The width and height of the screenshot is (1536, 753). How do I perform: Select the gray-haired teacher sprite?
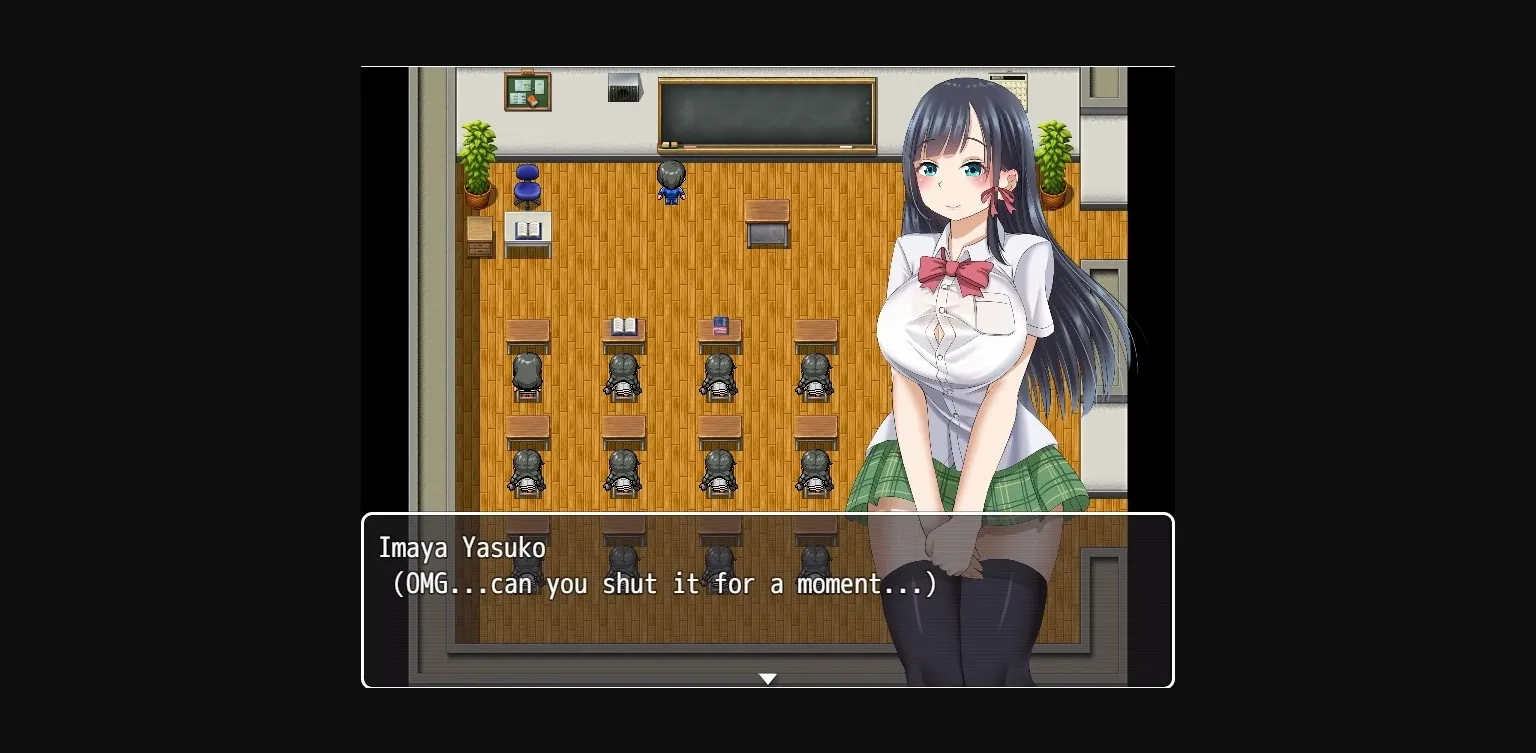point(670,180)
